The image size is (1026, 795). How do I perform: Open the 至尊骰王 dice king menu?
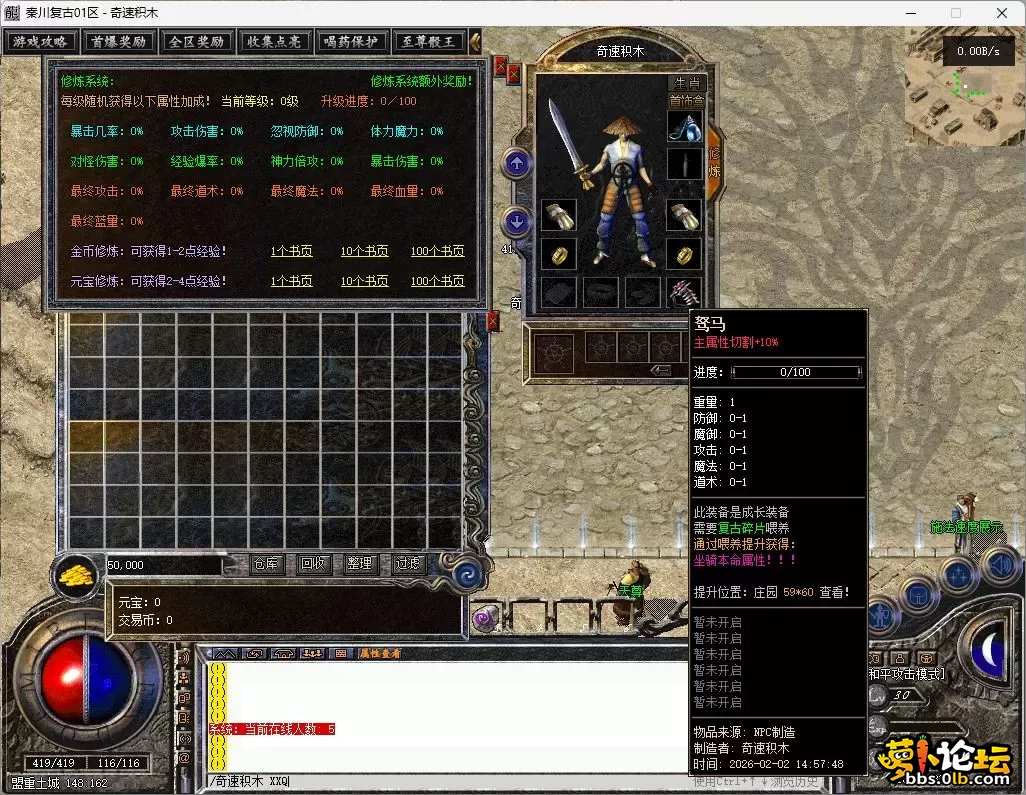[429, 42]
